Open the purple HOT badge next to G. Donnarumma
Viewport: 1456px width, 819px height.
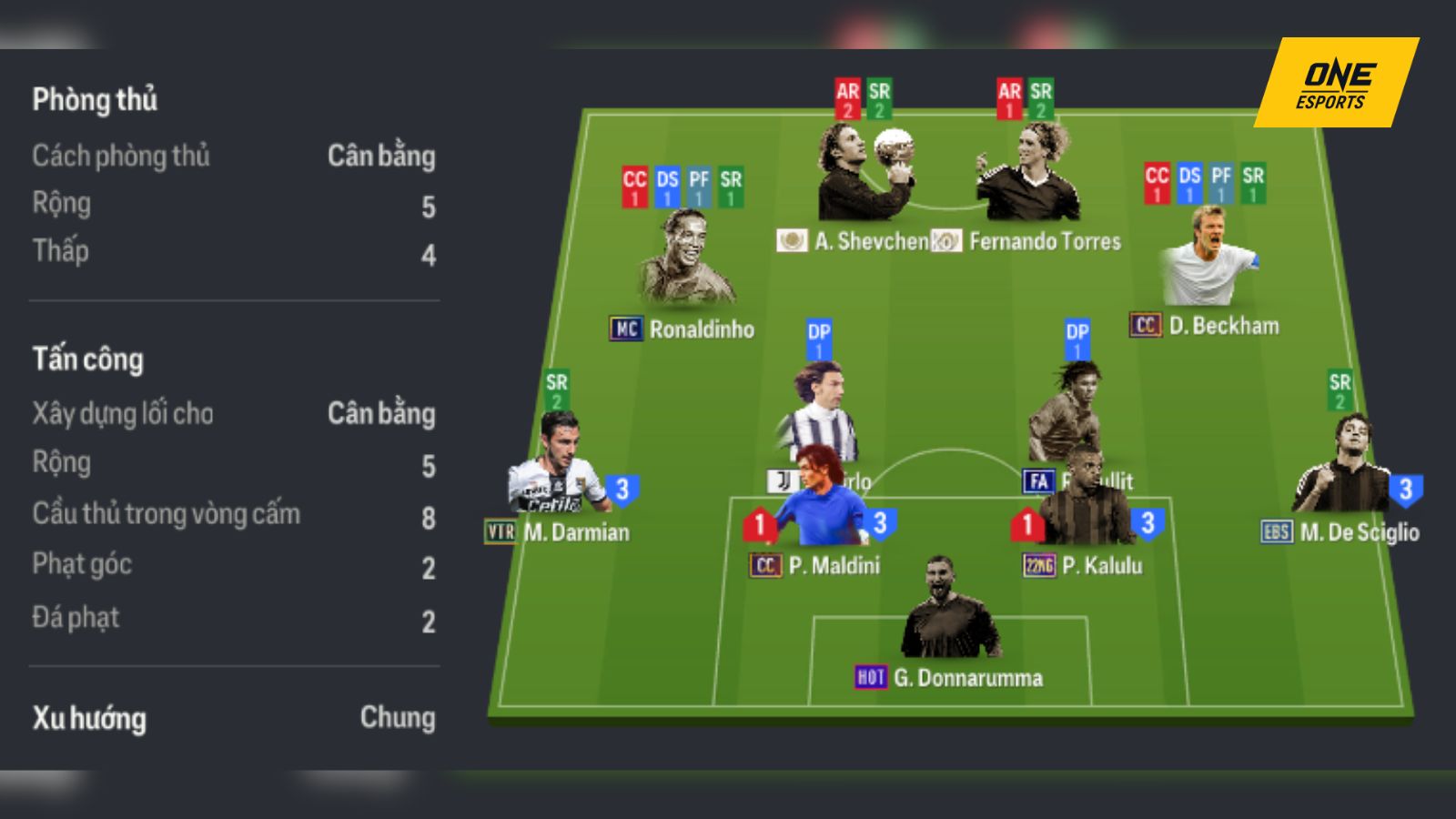(869, 677)
